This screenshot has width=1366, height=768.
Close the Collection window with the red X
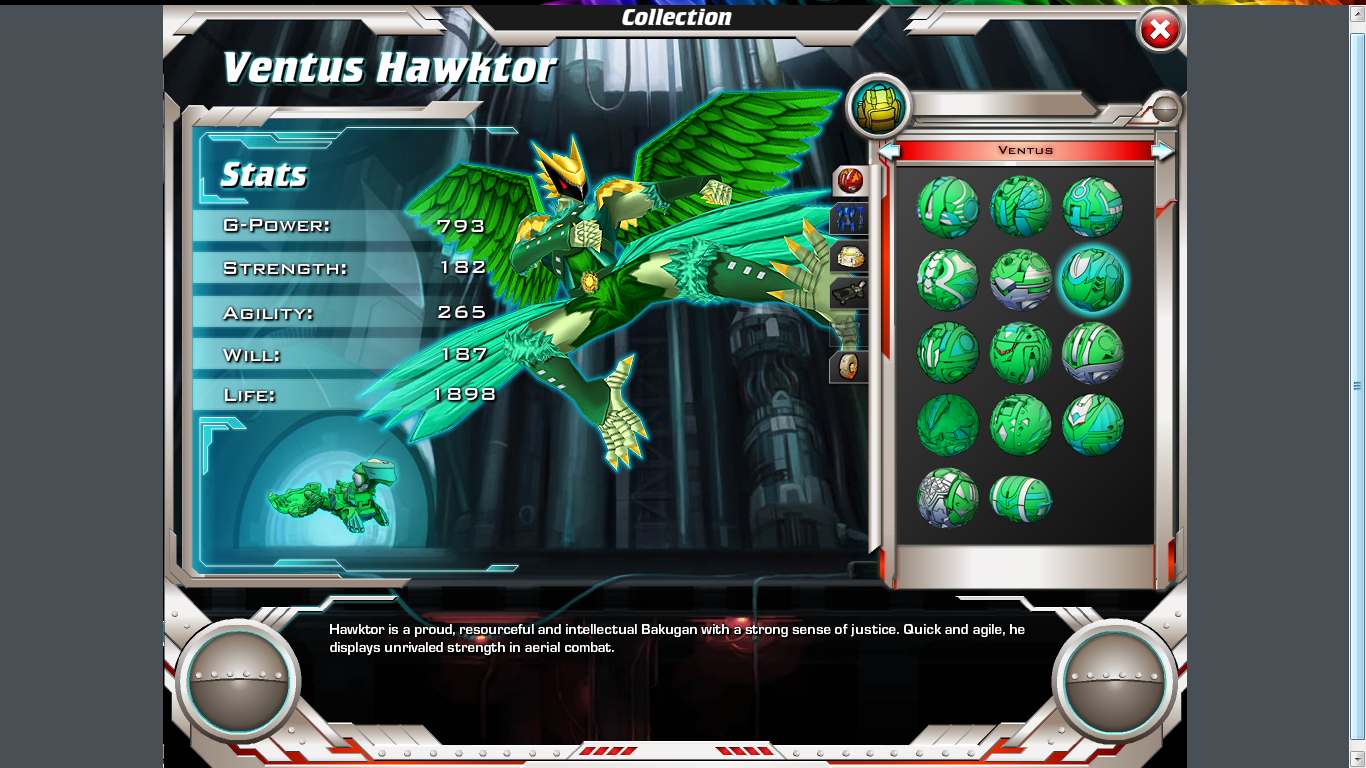click(1160, 31)
